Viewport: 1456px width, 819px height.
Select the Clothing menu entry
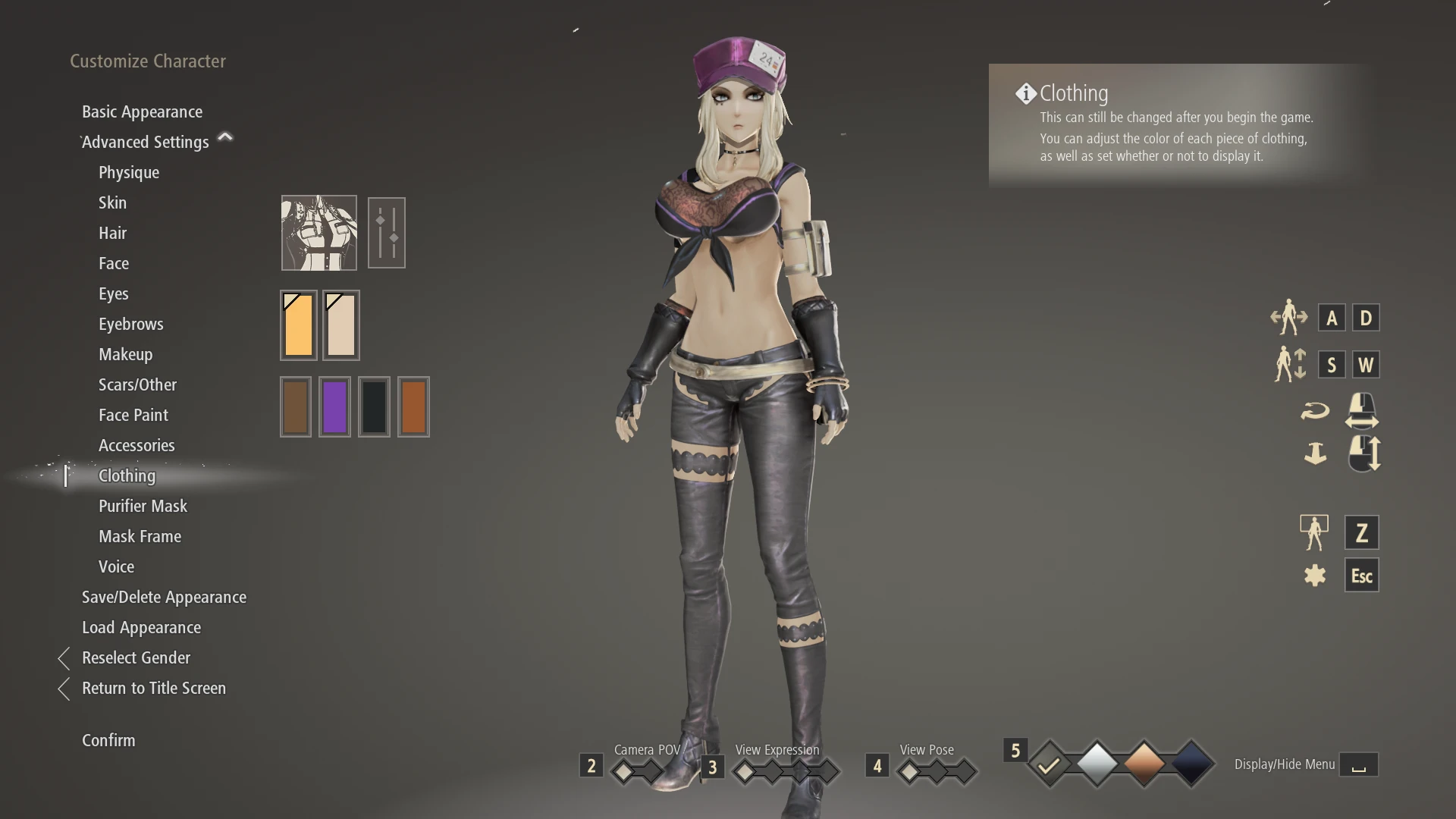click(127, 475)
